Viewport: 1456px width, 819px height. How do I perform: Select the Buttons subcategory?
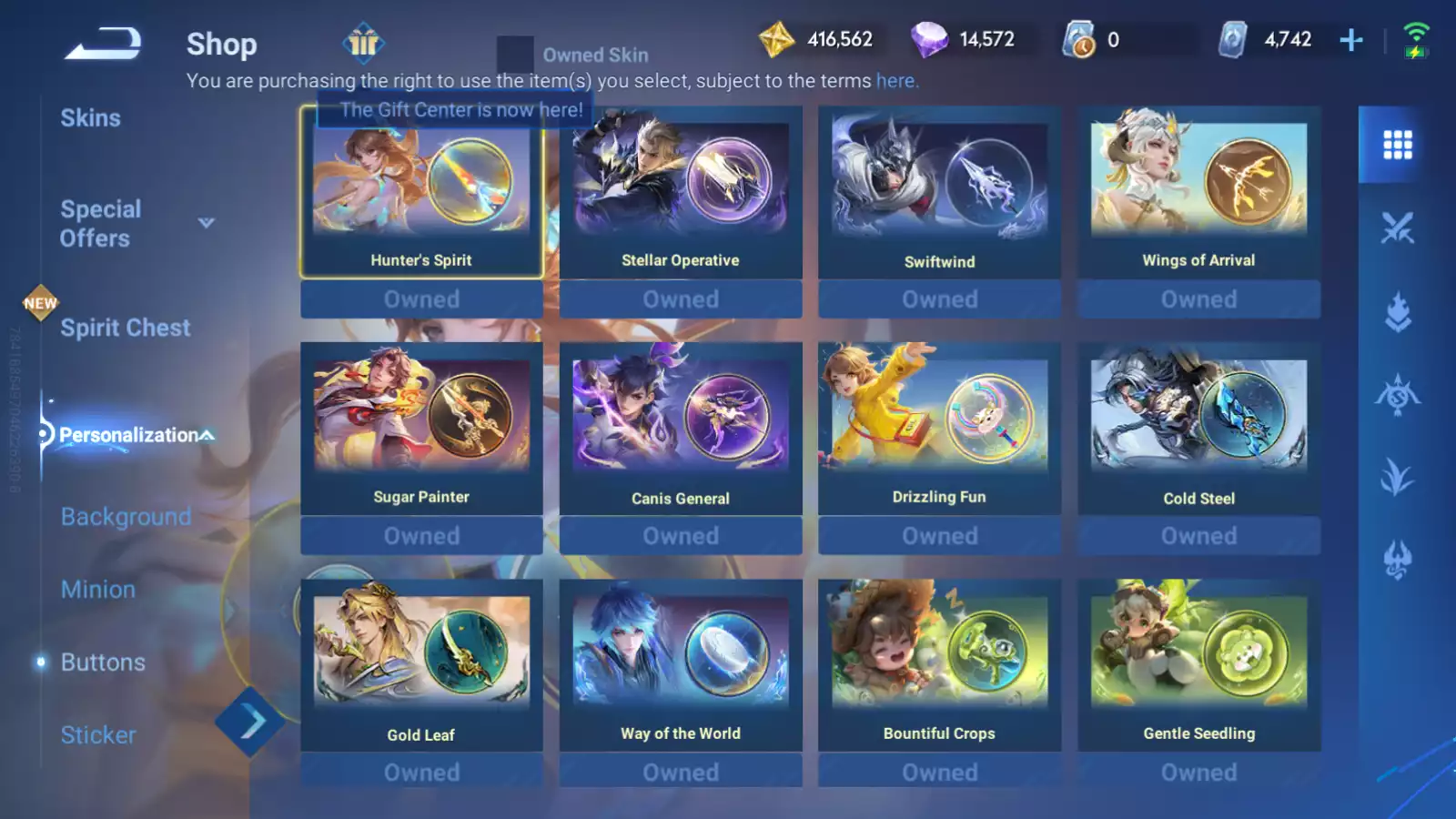(103, 662)
